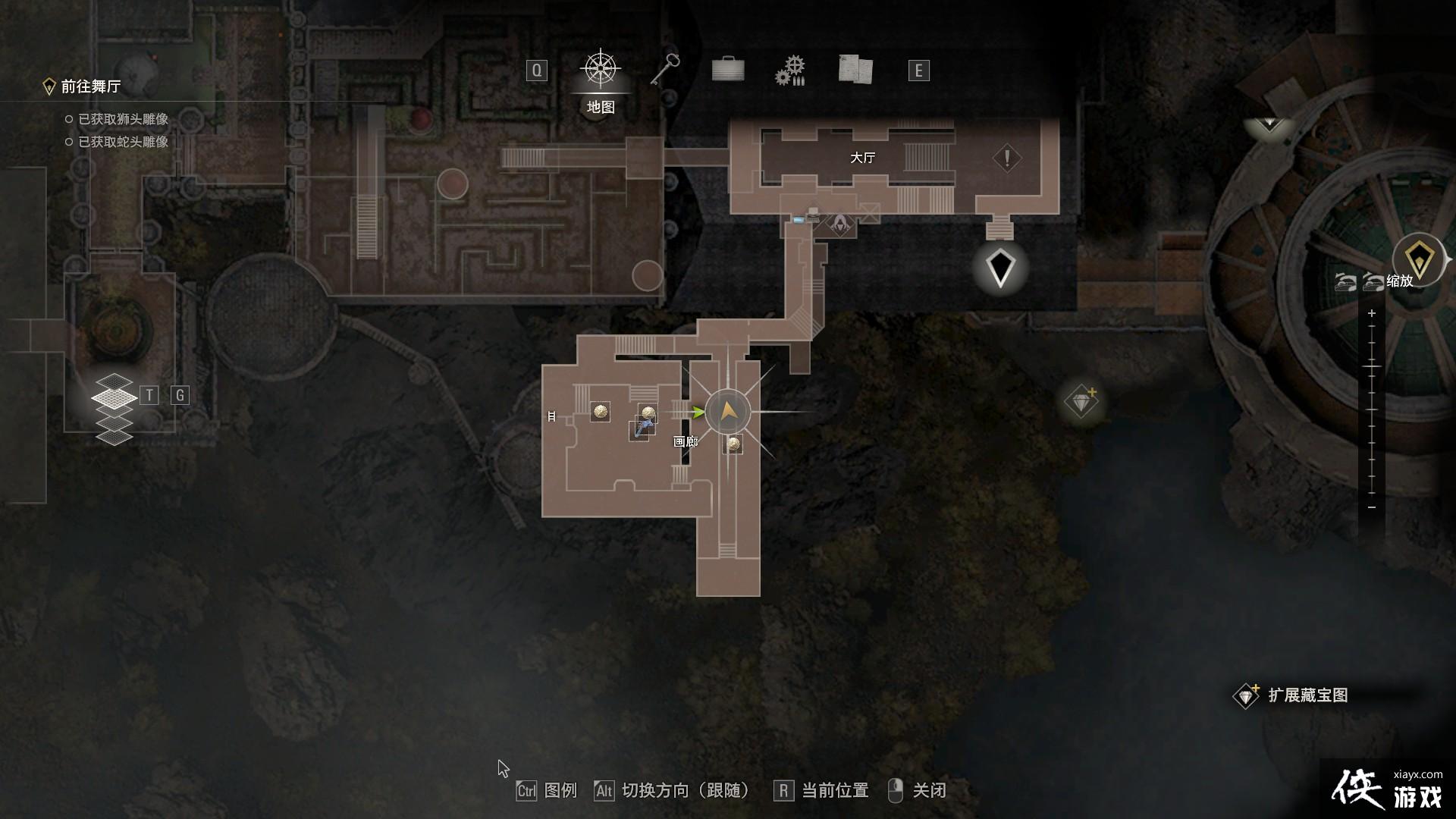Select the white objective marker below the hall
The height and width of the screenshot is (819, 1456).
[1000, 268]
